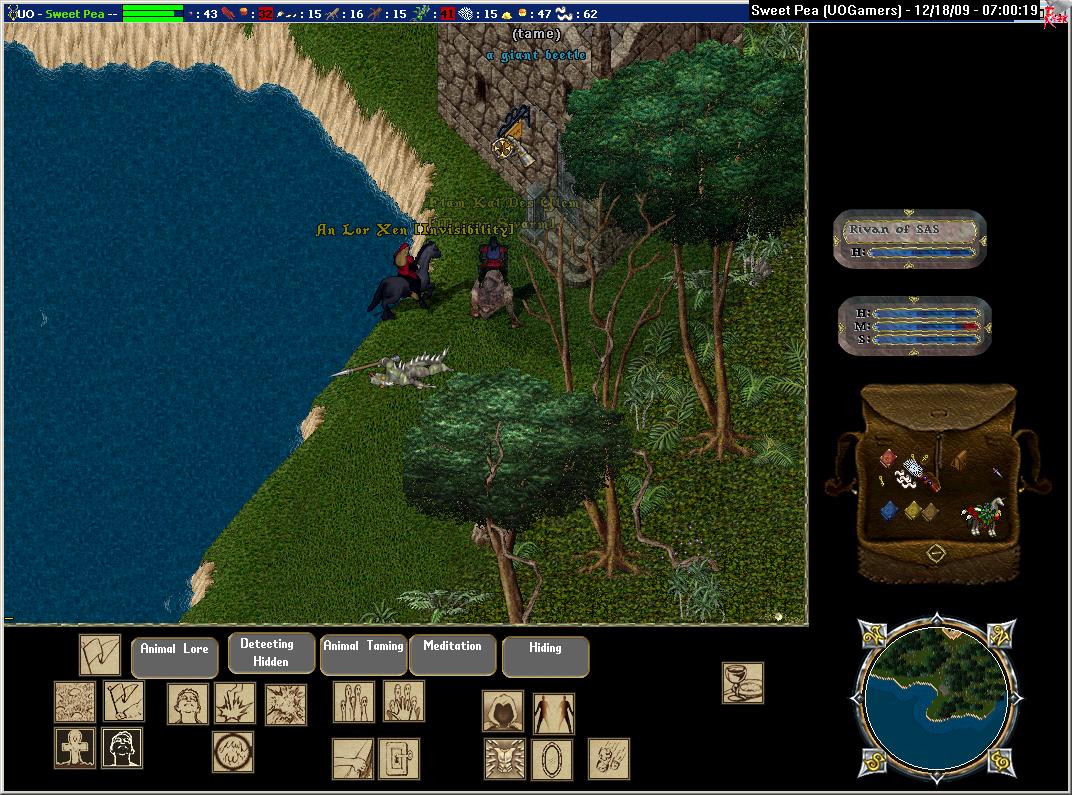Pick the blue book in the backpack
This screenshot has width=1072, height=795.
click(888, 512)
